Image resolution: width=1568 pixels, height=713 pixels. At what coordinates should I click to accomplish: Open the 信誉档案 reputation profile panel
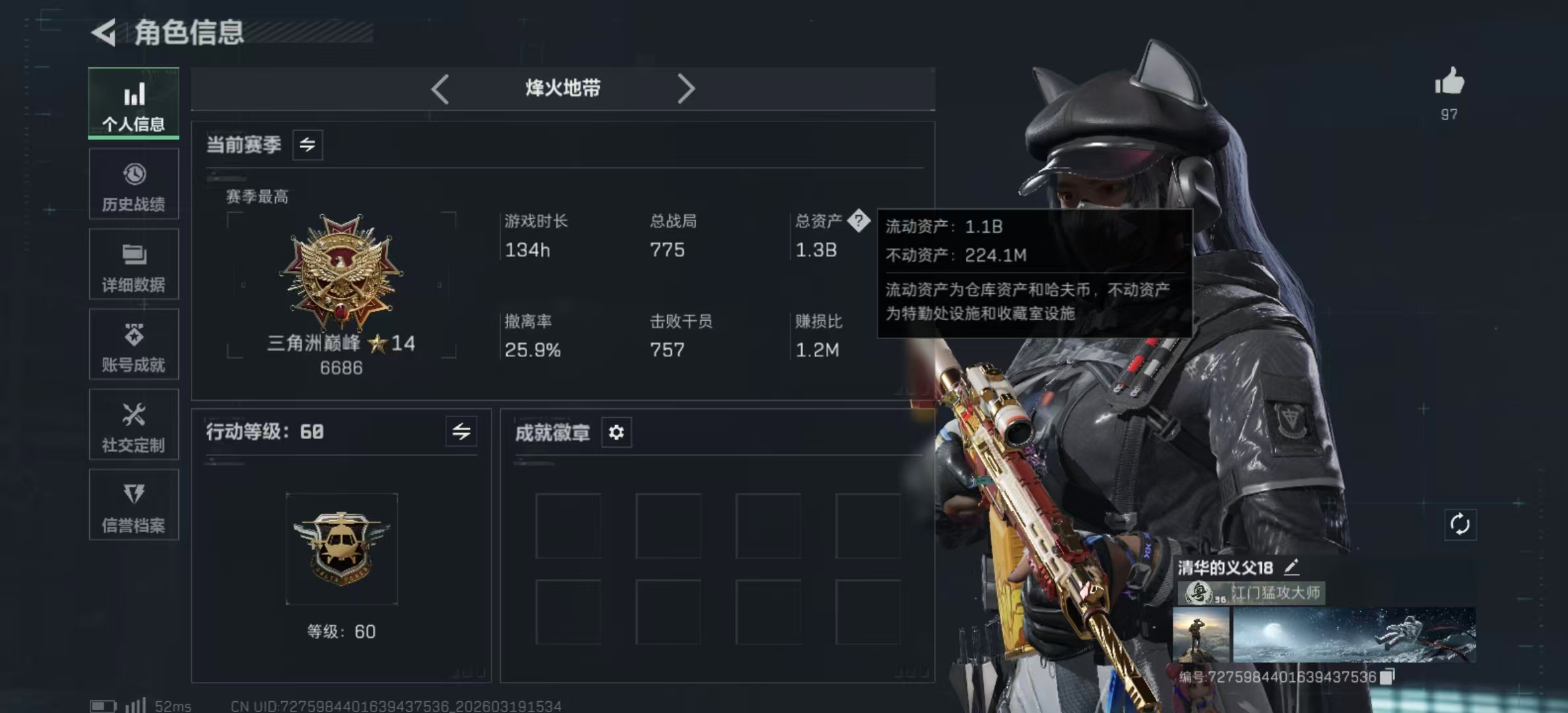[133, 506]
